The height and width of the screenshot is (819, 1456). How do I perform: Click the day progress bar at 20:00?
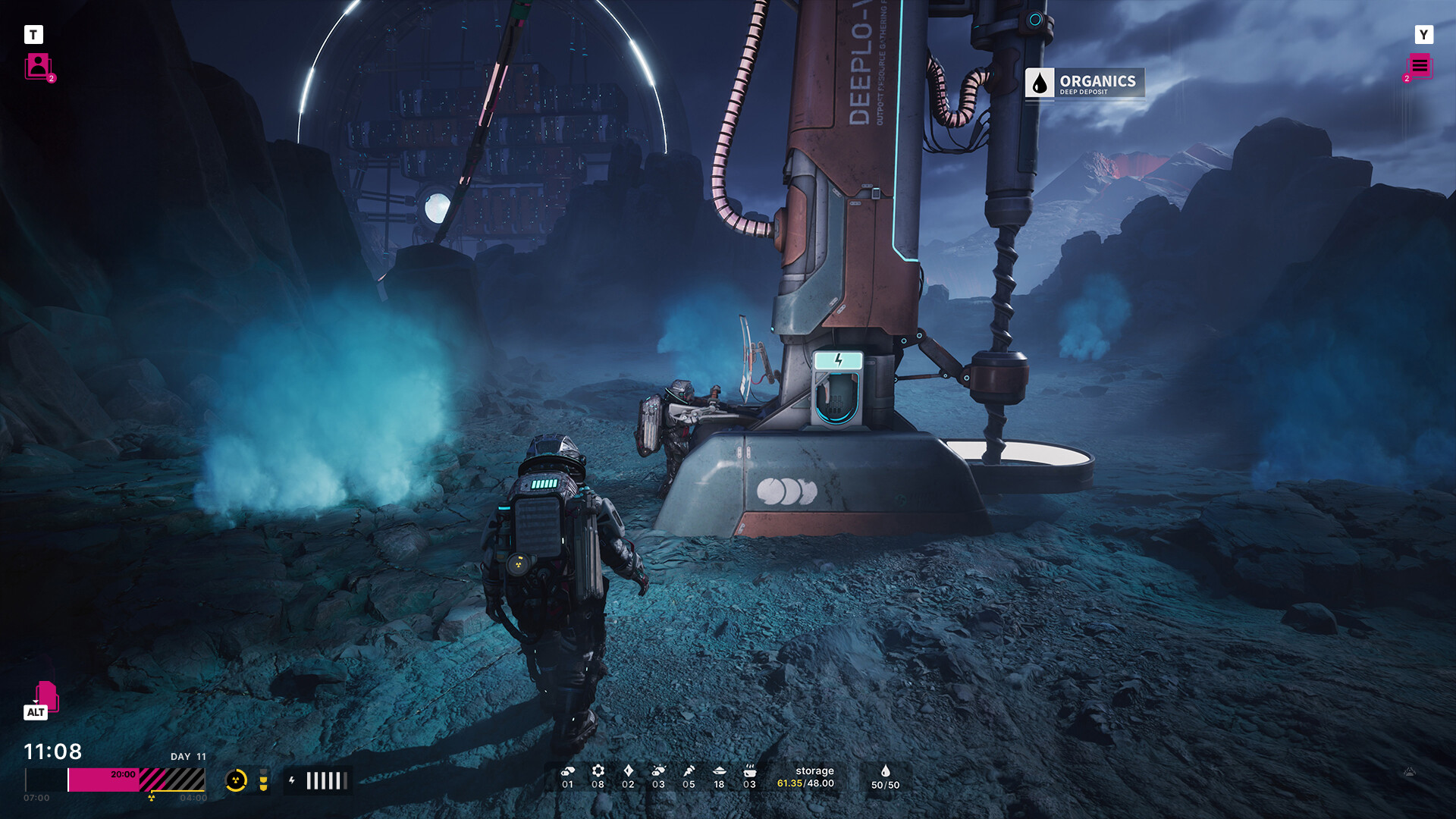pos(122,774)
